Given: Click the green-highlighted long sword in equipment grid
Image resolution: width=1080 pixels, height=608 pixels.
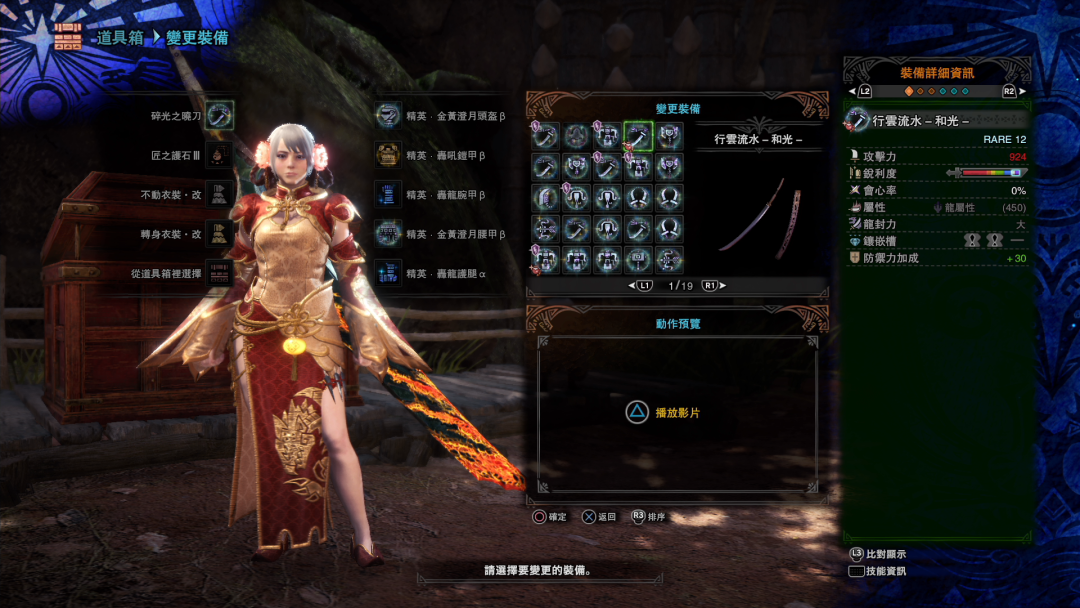Looking at the screenshot, I should coord(638,136).
